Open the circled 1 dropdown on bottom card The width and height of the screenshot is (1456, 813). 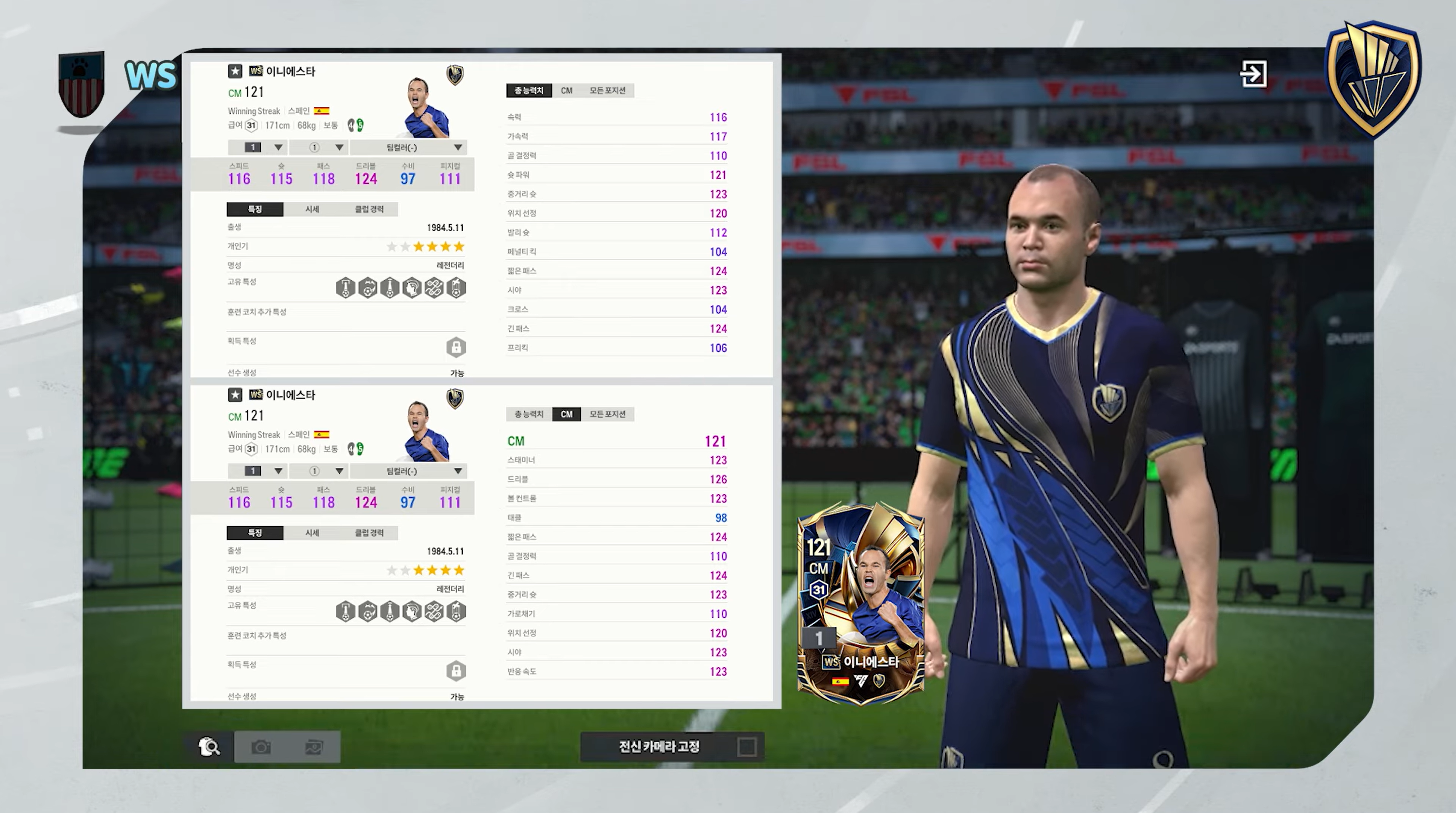tap(318, 470)
